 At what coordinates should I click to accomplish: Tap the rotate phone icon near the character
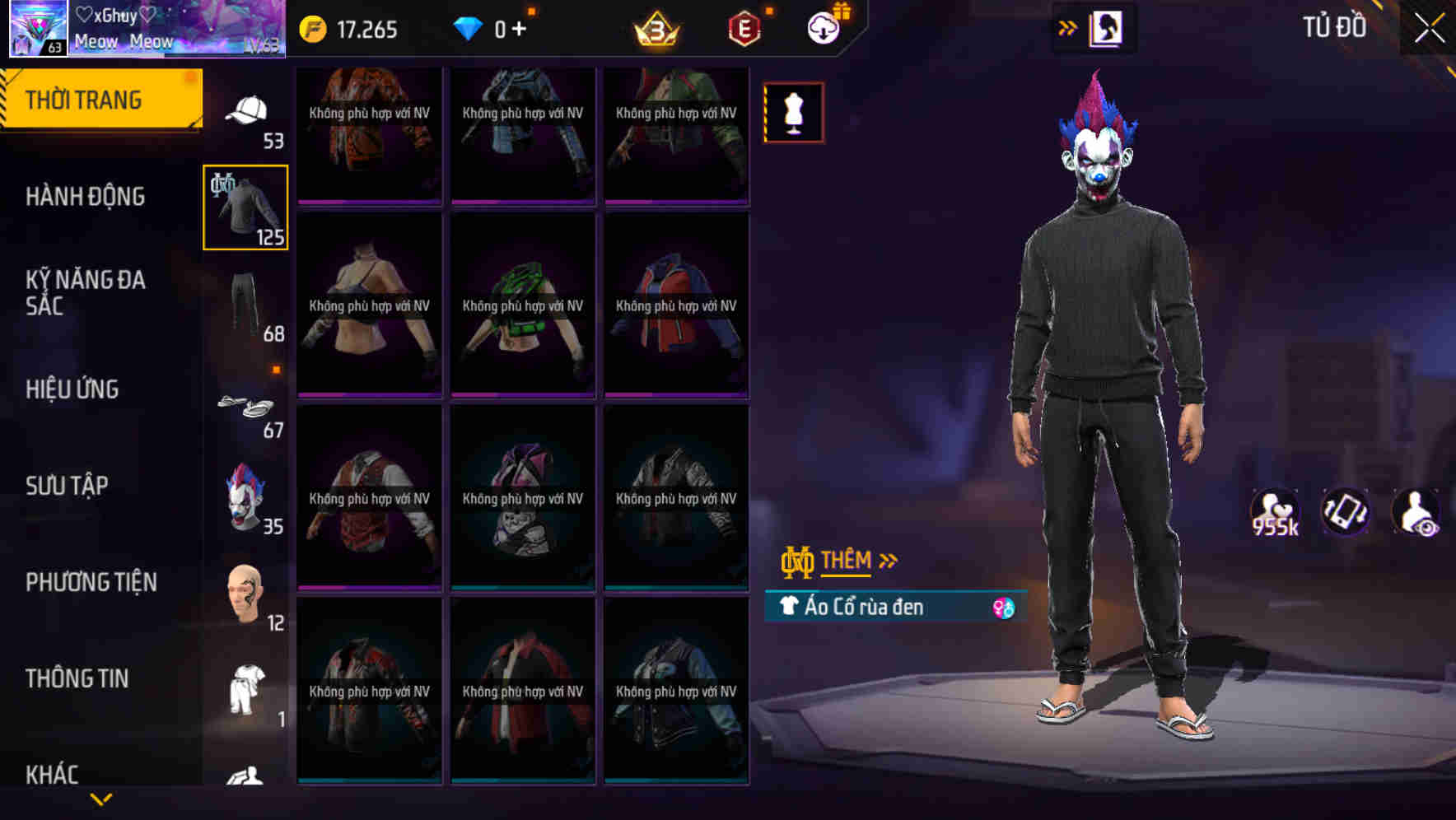click(1344, 512)
